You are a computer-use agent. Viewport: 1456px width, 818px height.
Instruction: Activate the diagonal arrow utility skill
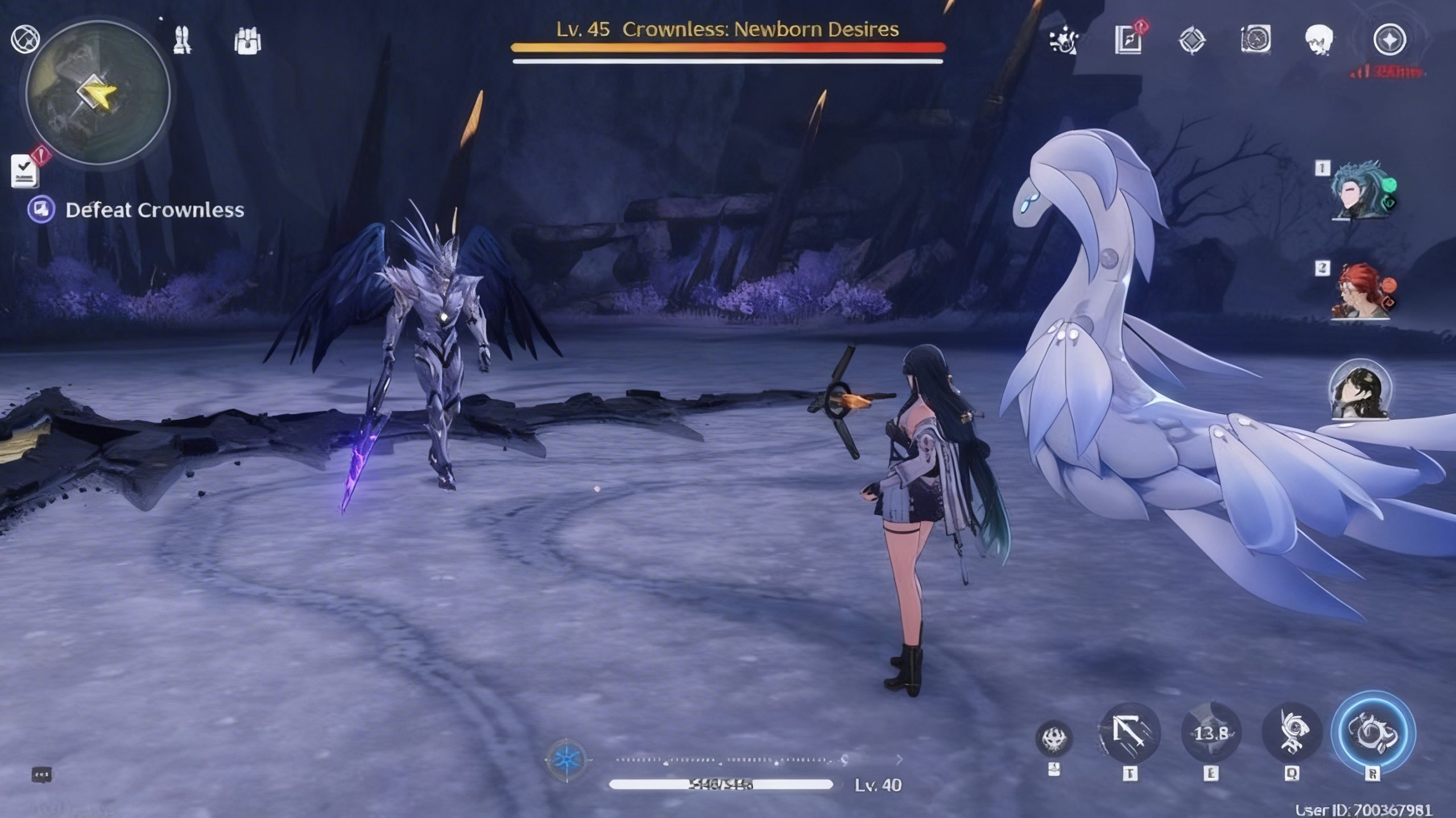click(x=1130, y=733)
